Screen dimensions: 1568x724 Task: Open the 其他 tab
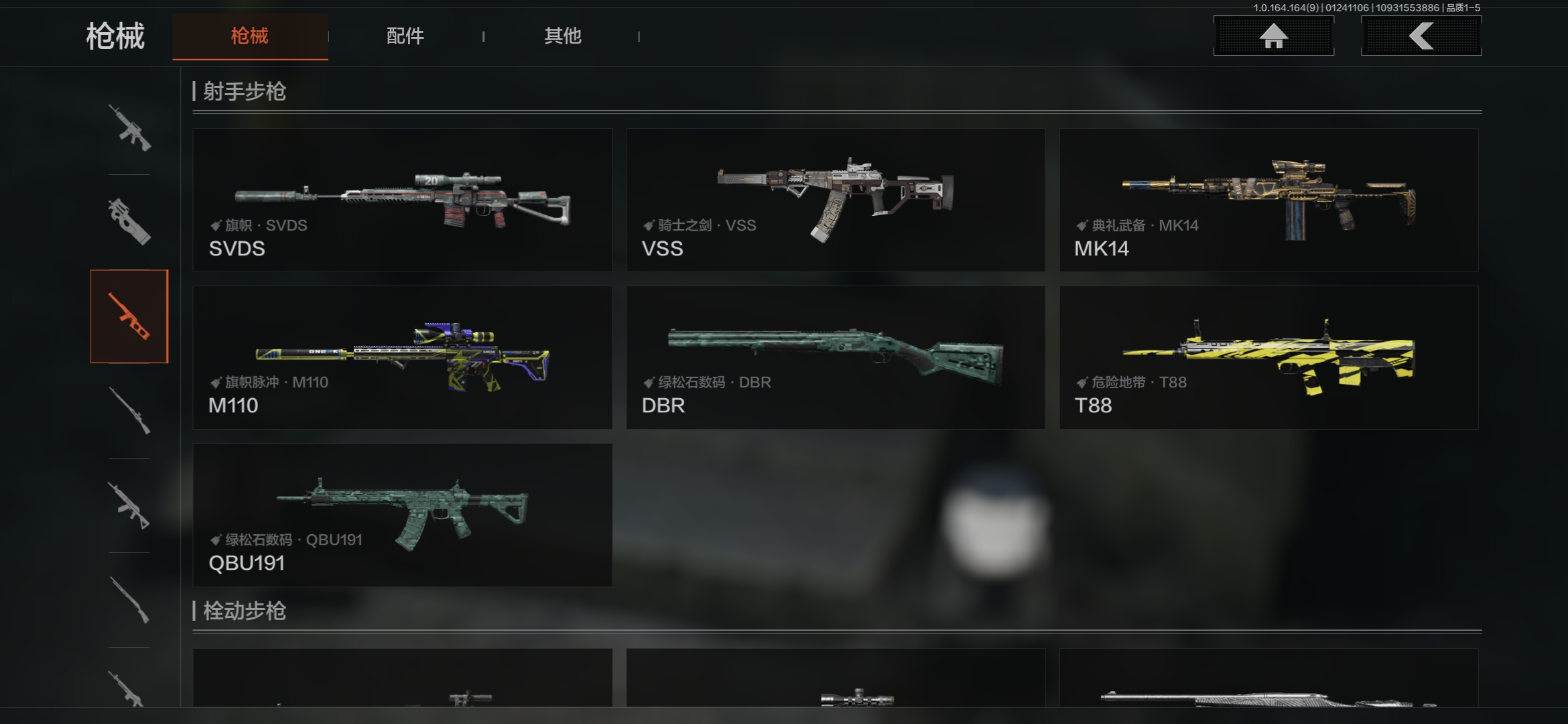point(562,36)
